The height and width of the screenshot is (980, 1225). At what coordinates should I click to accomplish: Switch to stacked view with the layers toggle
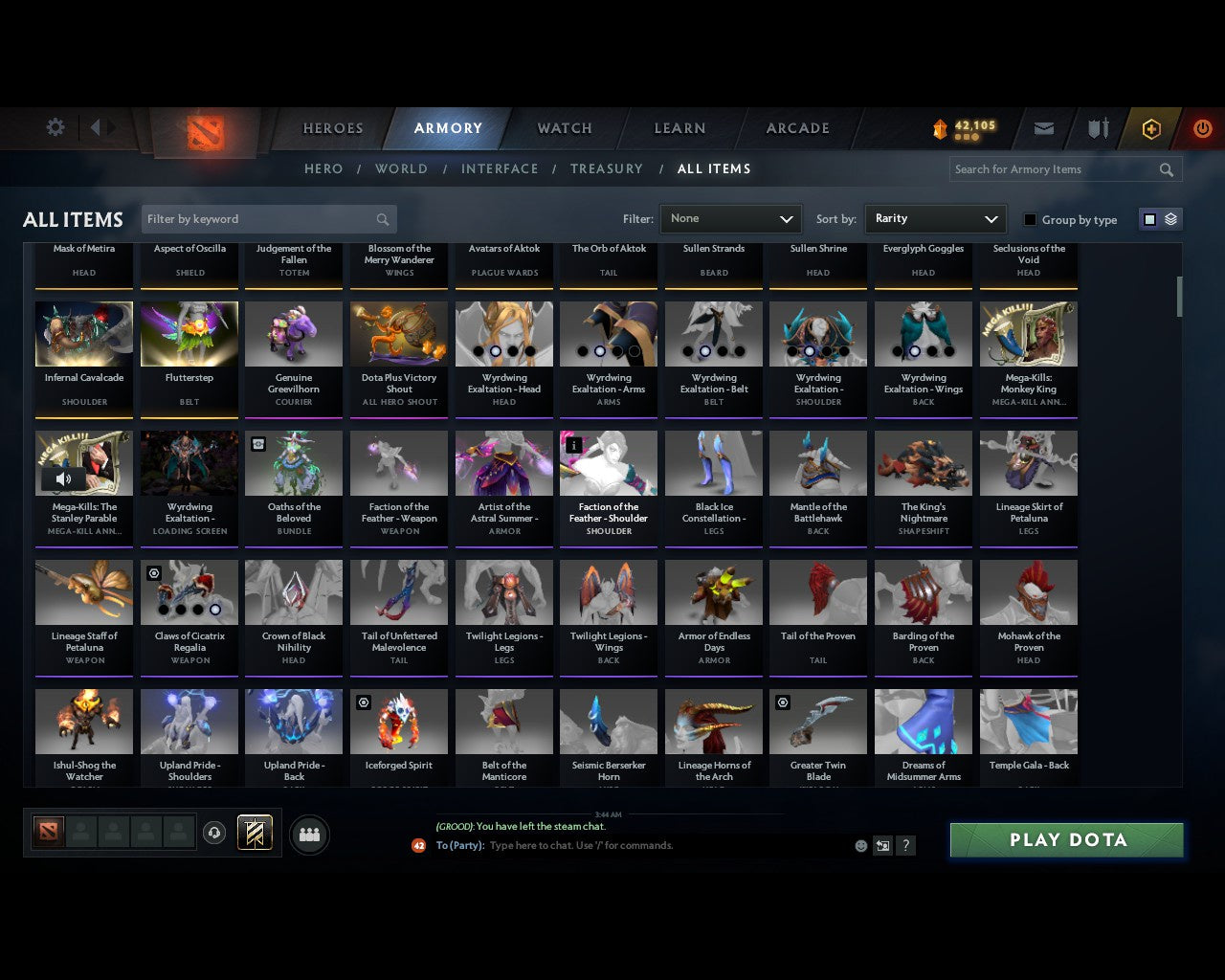[1169, 218]
